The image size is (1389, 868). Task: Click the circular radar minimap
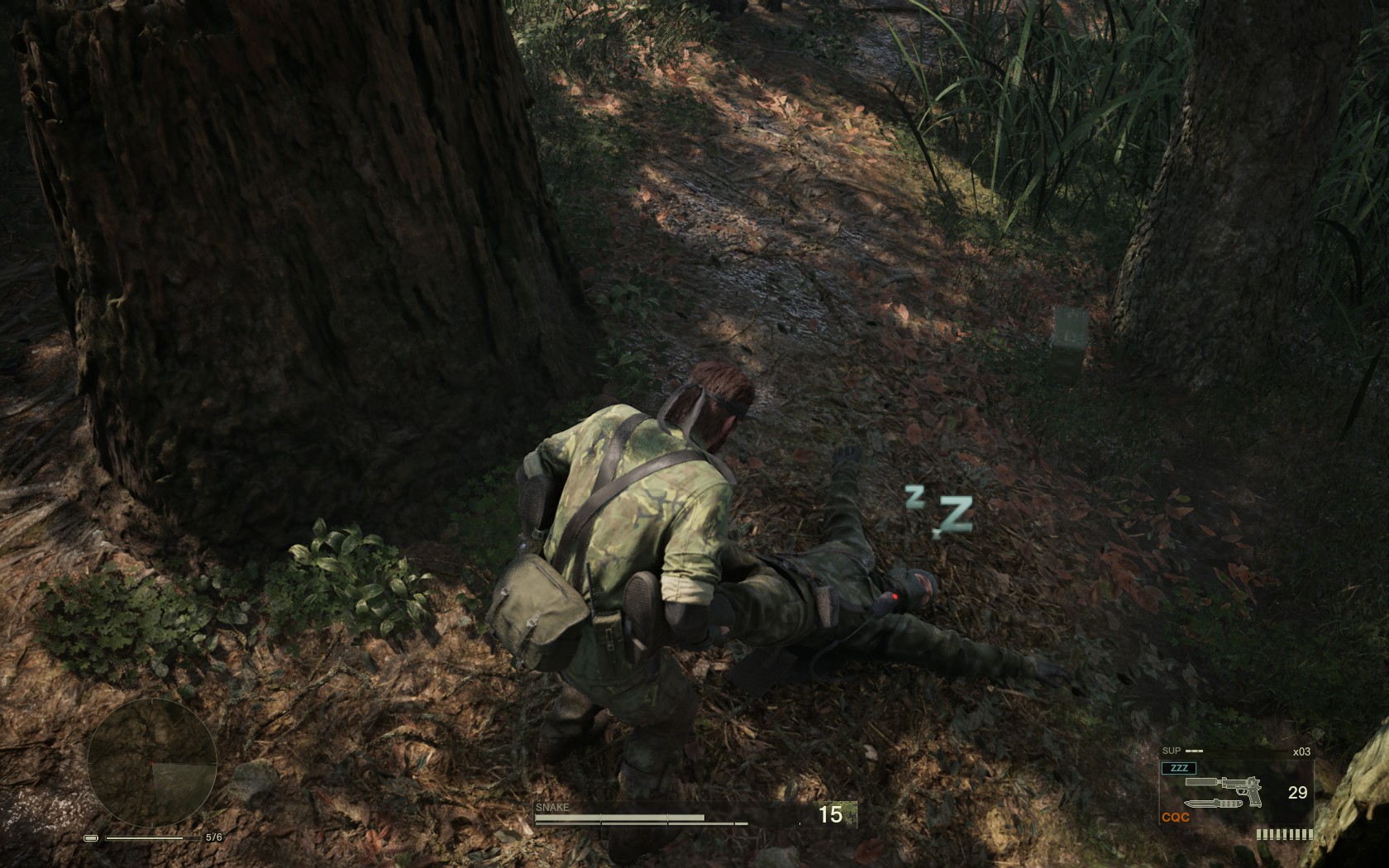tap(152, 763)
